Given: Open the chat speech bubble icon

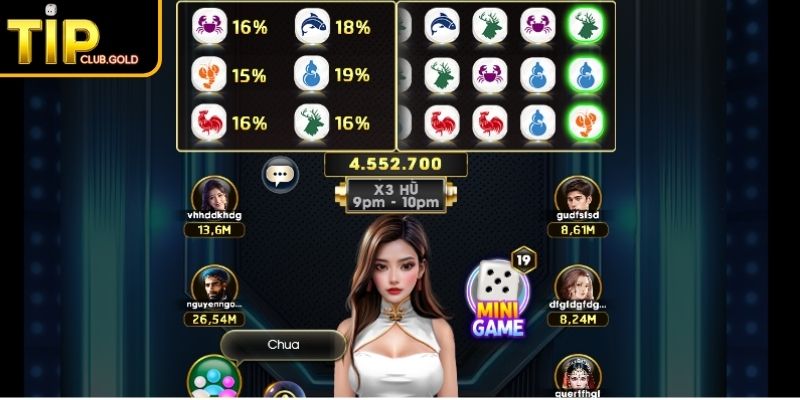Looking at the screenshot, I should (280, 175).
